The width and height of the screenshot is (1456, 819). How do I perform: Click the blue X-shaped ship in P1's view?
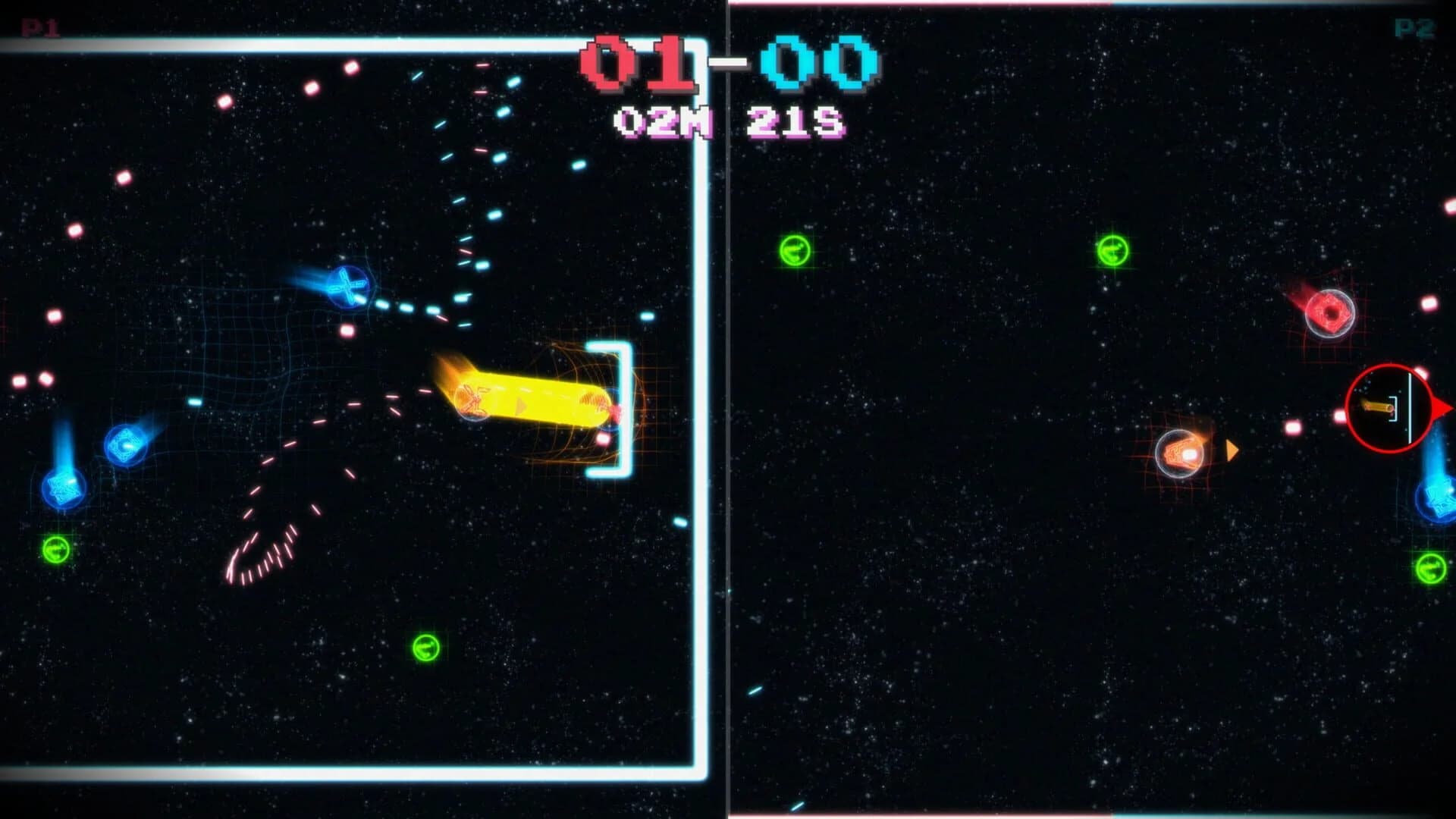(x=348, y=286)
